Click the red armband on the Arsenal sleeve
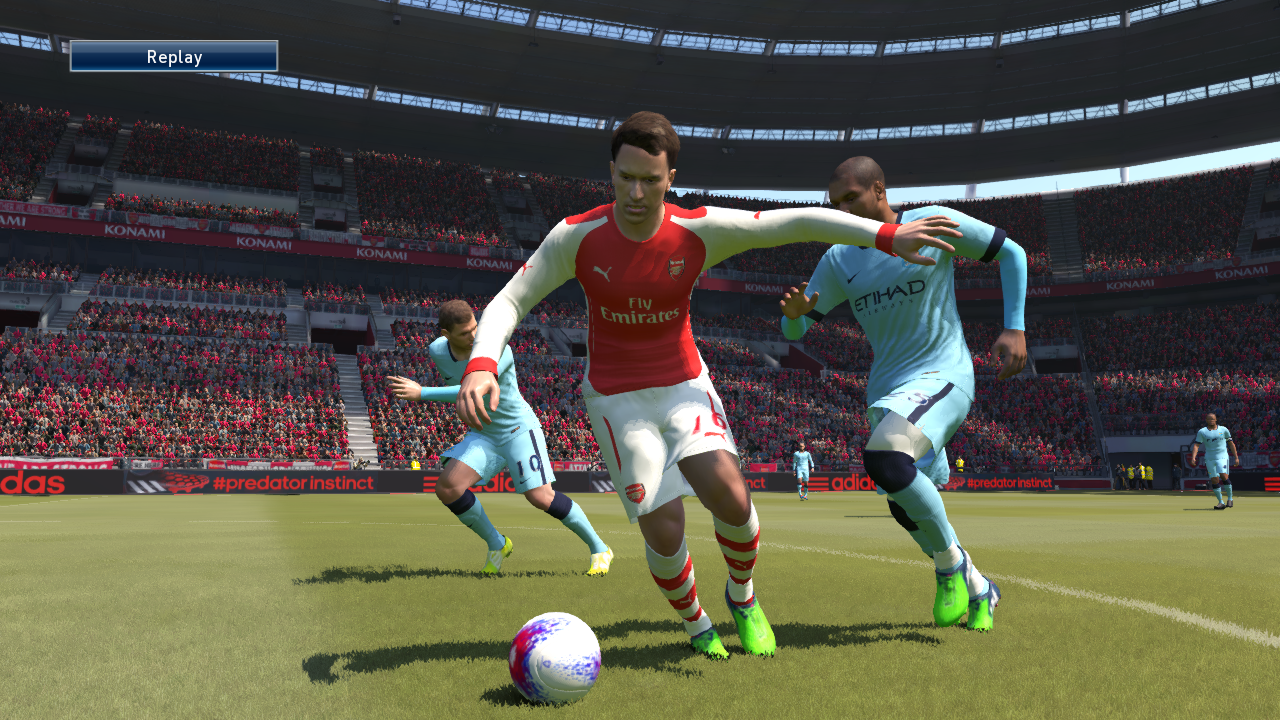 [885, 237]
